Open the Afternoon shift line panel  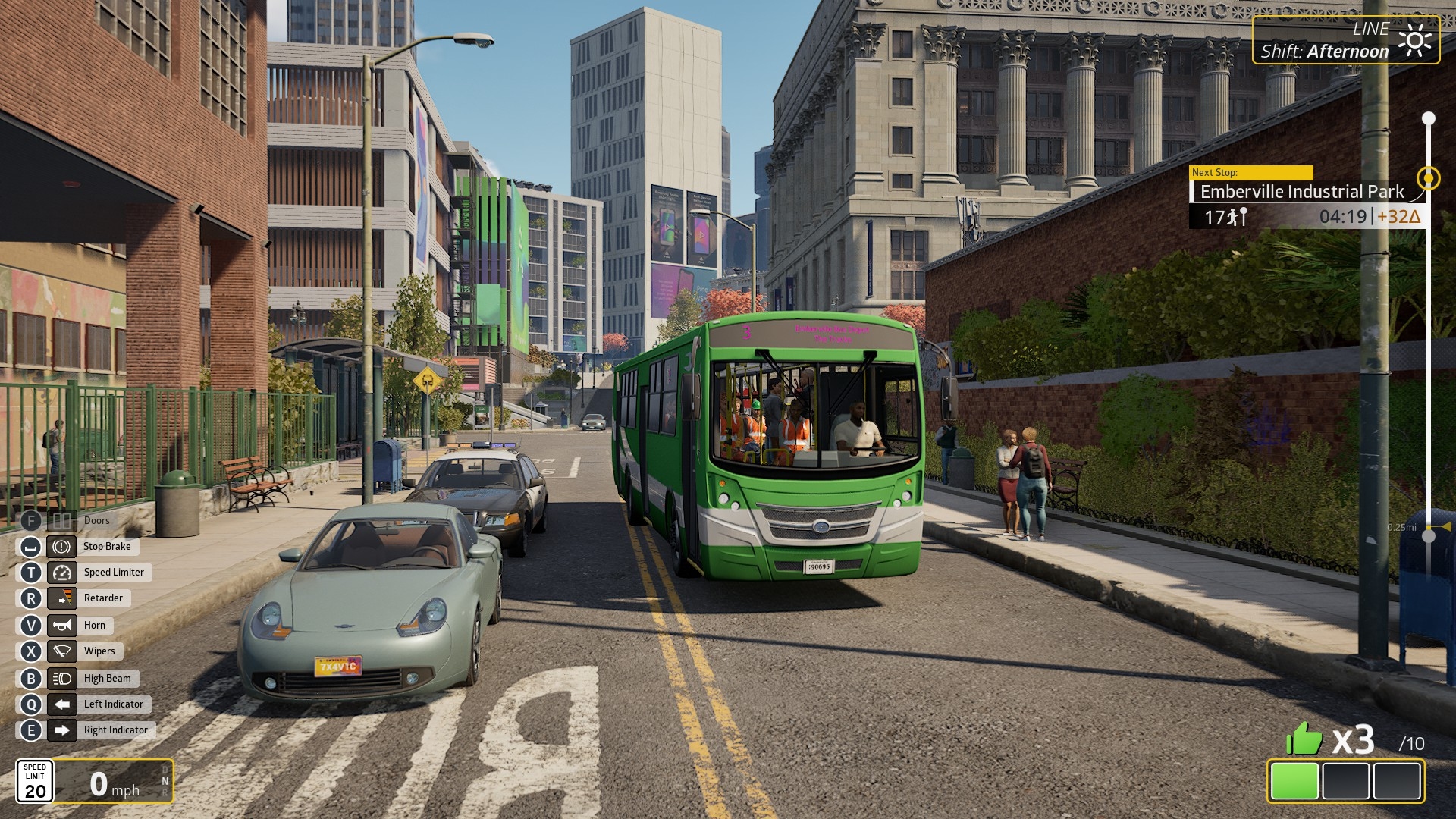pos(1345,40)
